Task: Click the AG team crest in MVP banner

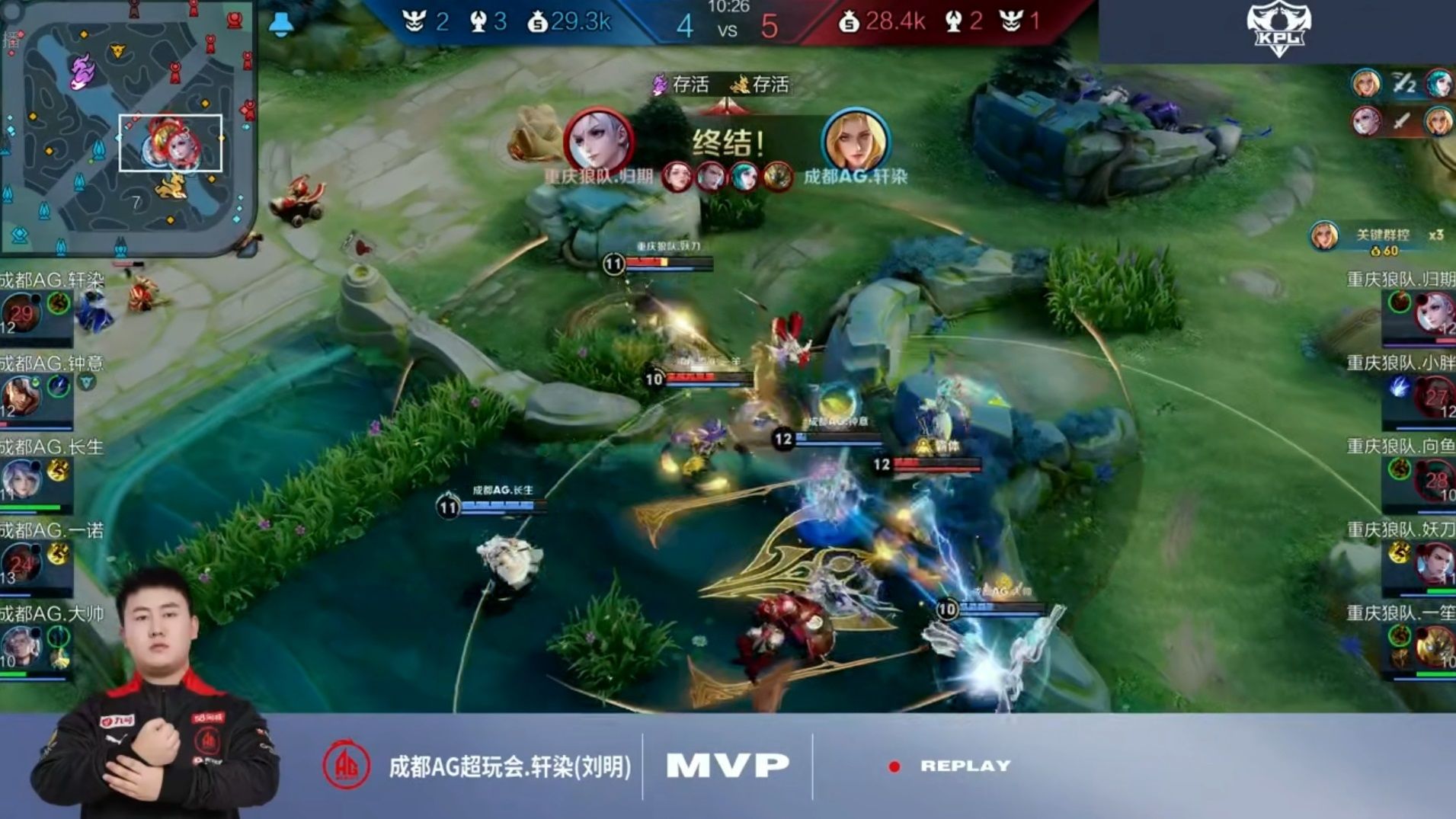Action: (347, 764)
